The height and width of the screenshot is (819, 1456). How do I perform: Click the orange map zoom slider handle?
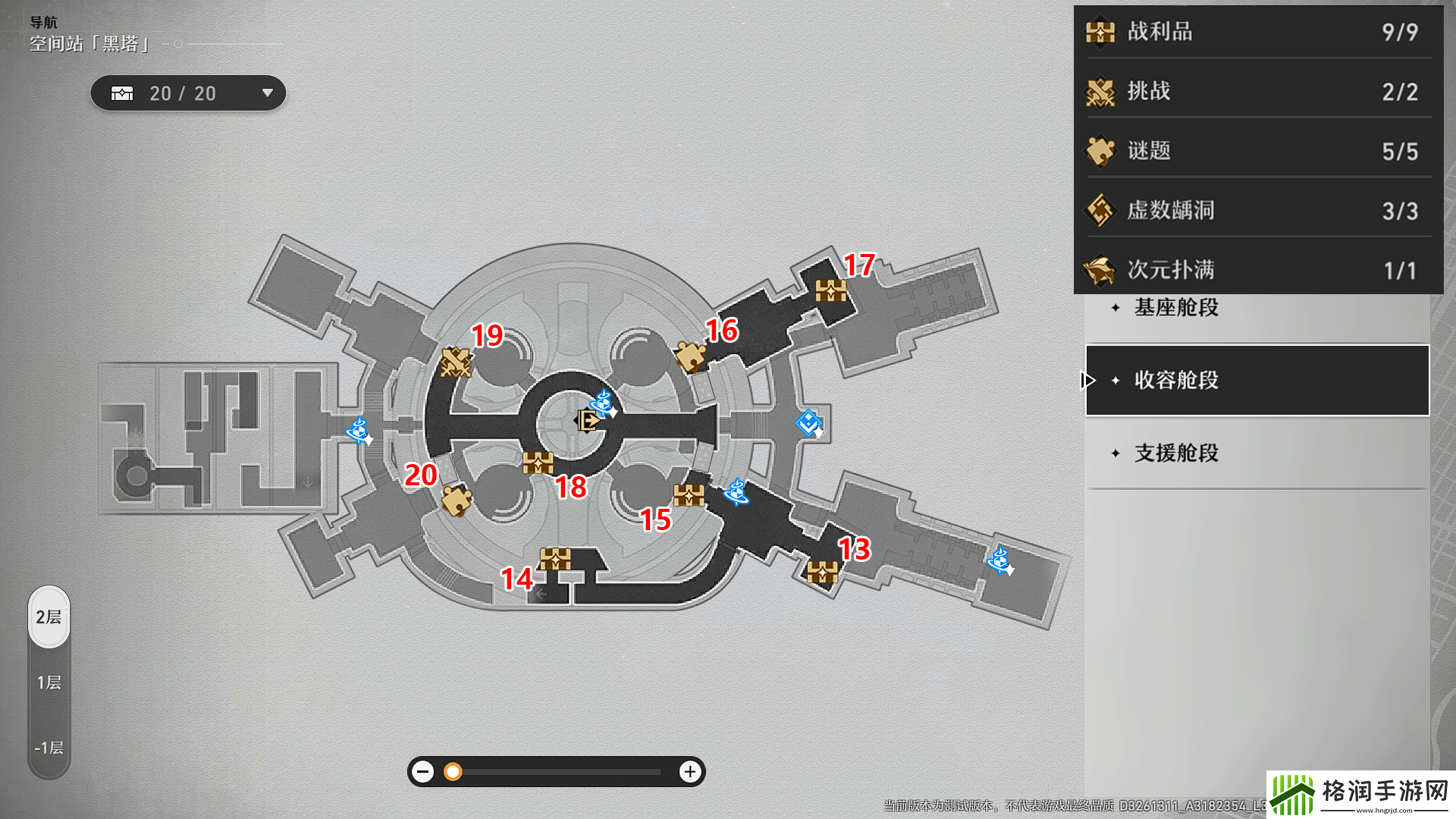click(x=453, y=772)
